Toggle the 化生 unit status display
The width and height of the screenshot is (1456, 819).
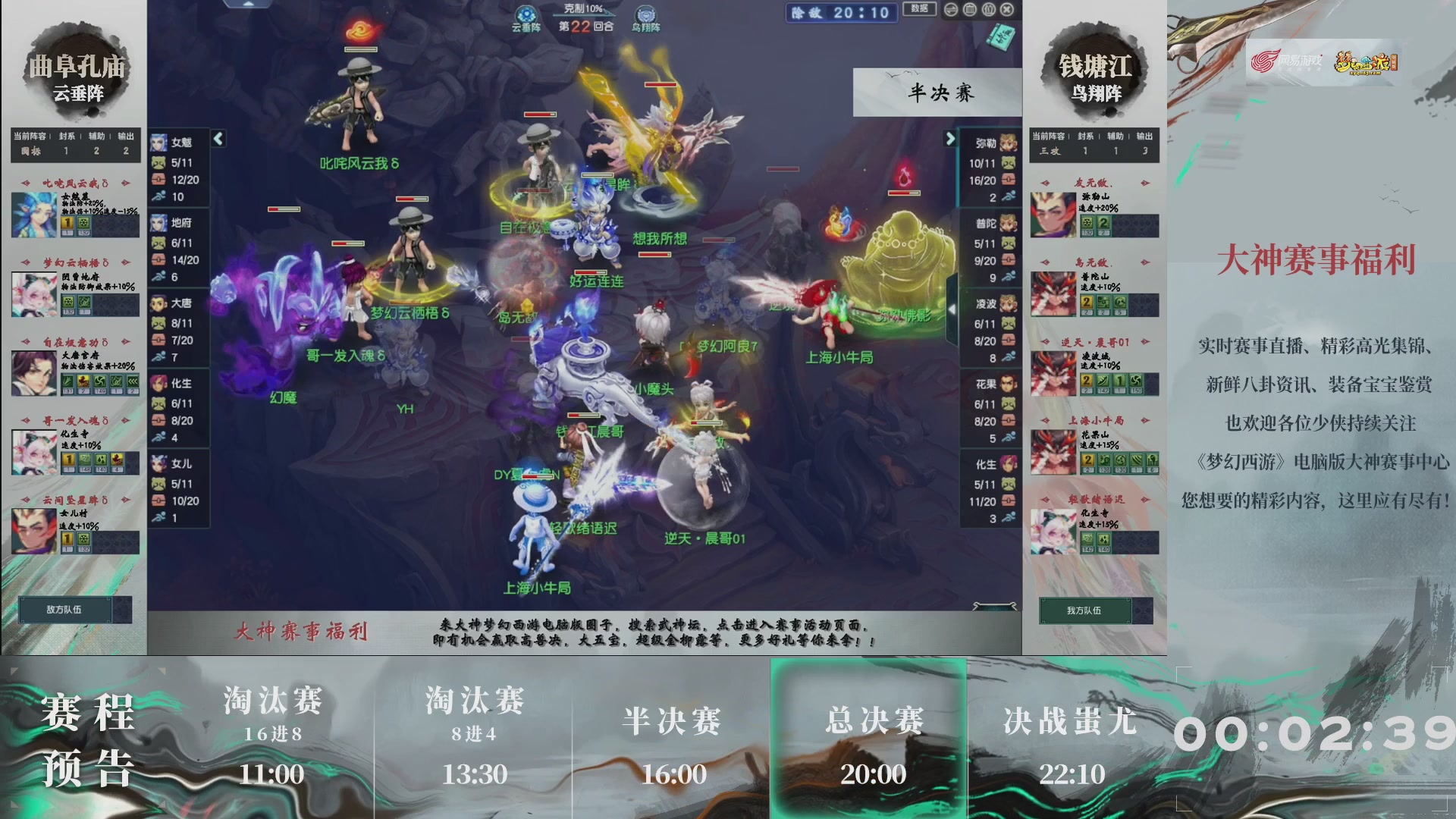coord(160,384)
